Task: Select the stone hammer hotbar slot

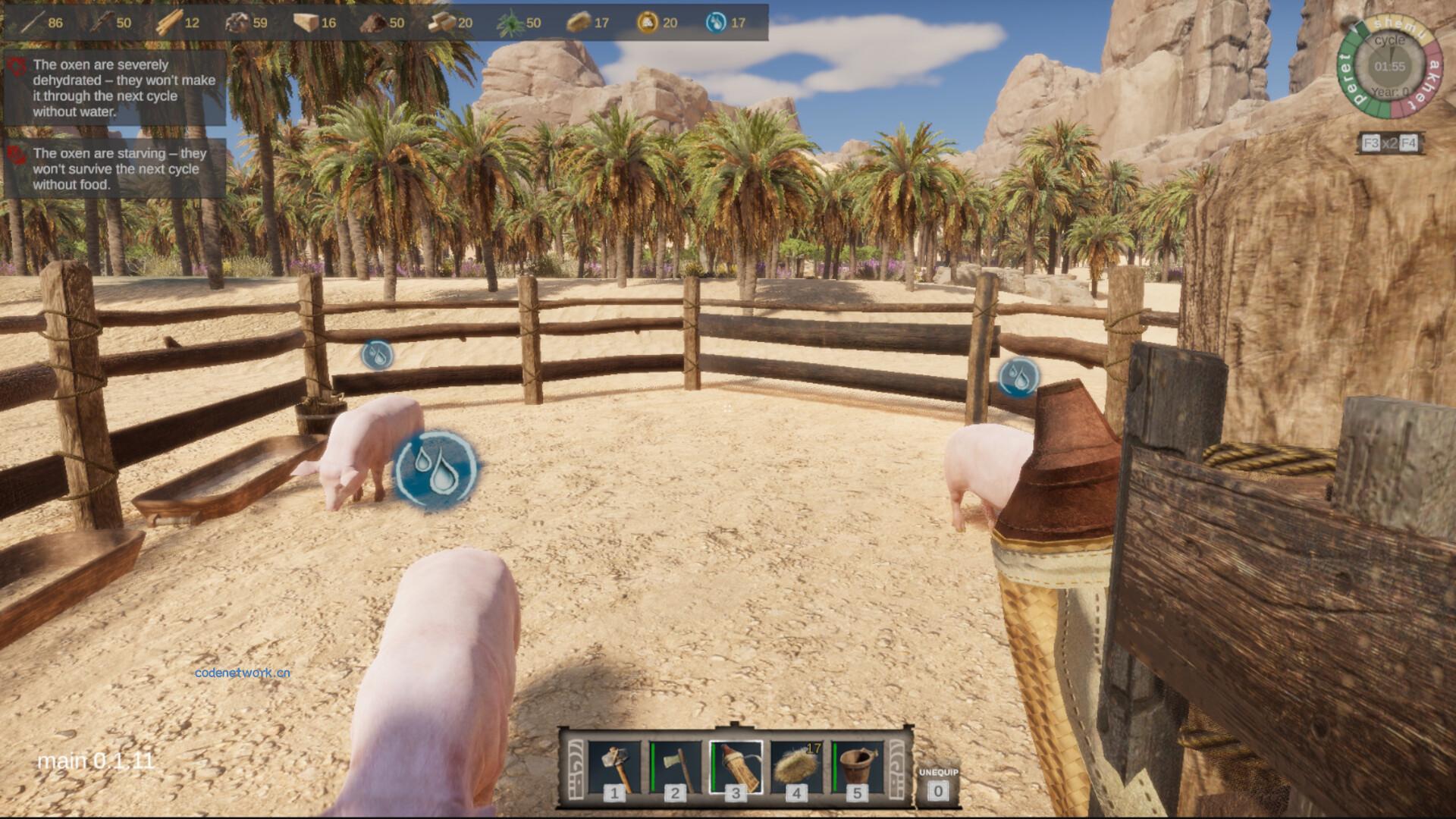Action: tap(614, 767)
